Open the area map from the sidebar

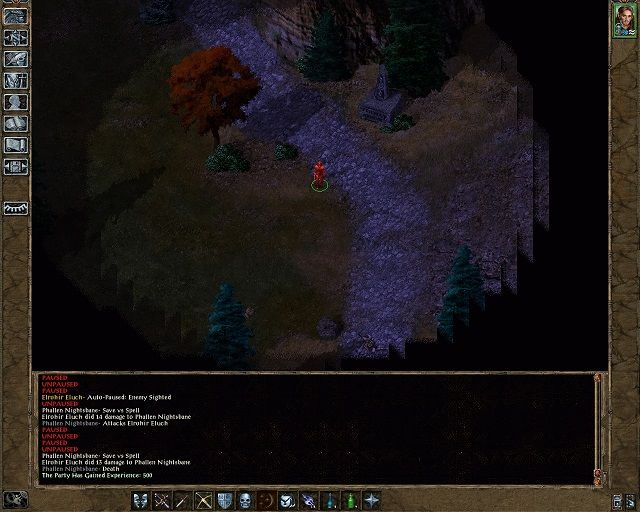coord(16,37)
